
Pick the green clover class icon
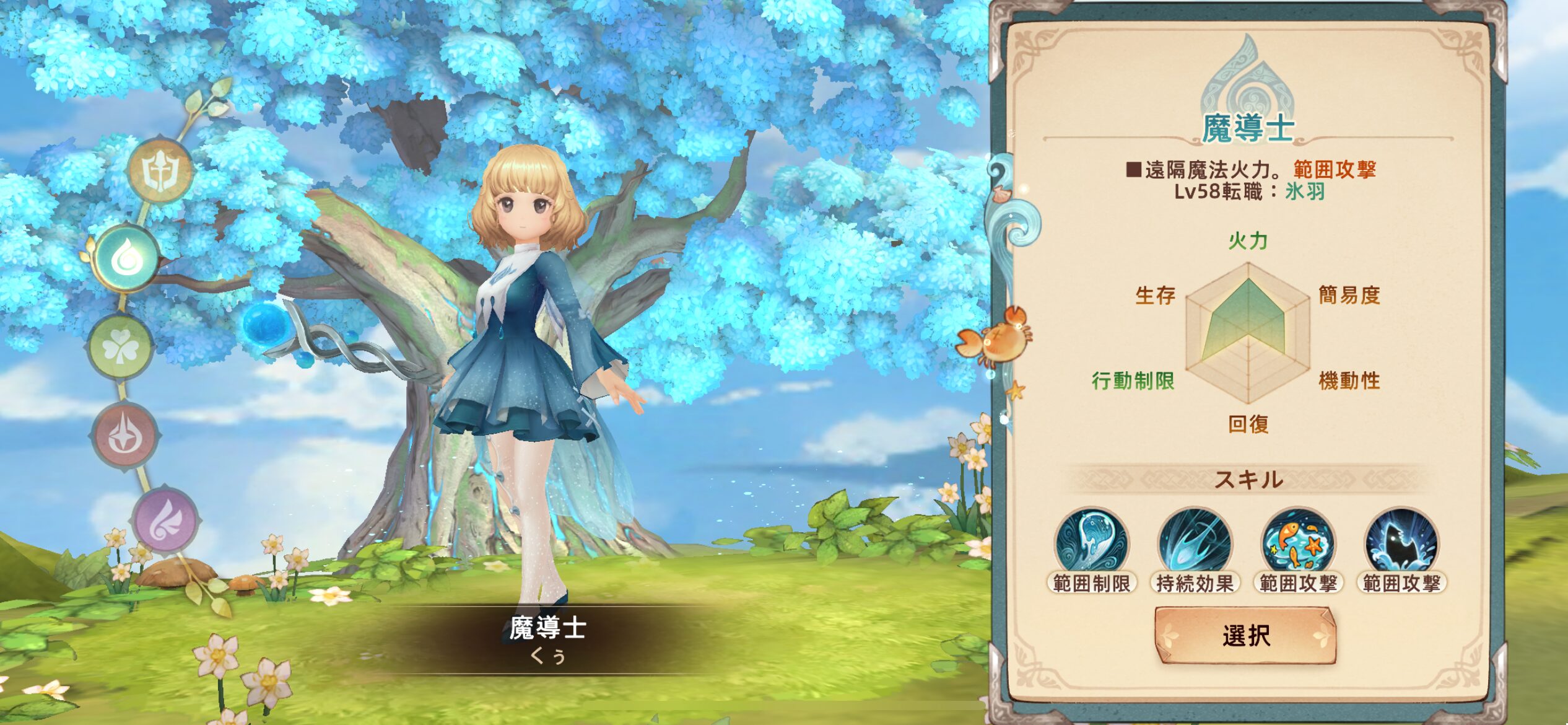[120, 347]
